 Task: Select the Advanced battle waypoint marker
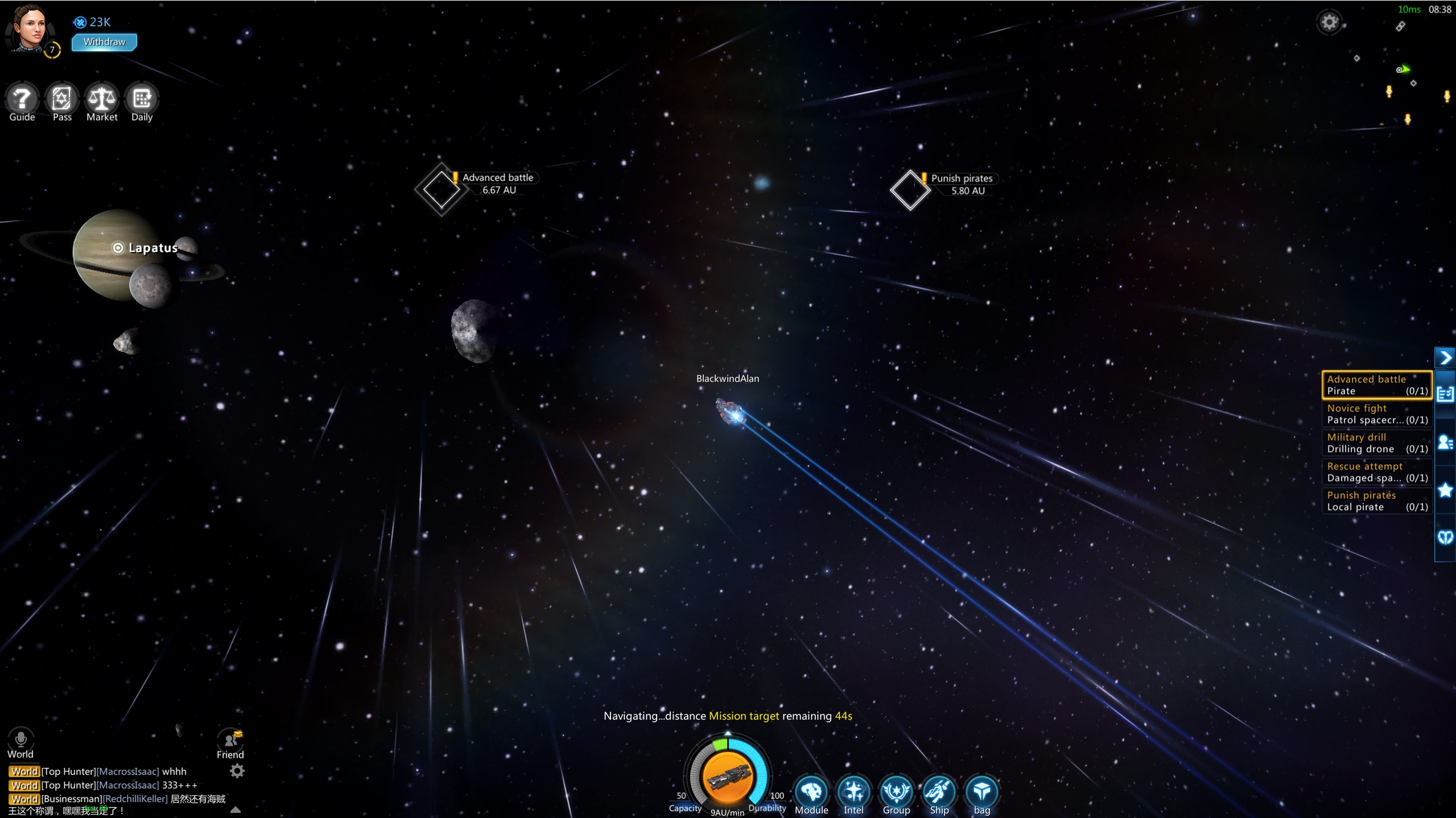pyautogui.click(x=441, y=189)
